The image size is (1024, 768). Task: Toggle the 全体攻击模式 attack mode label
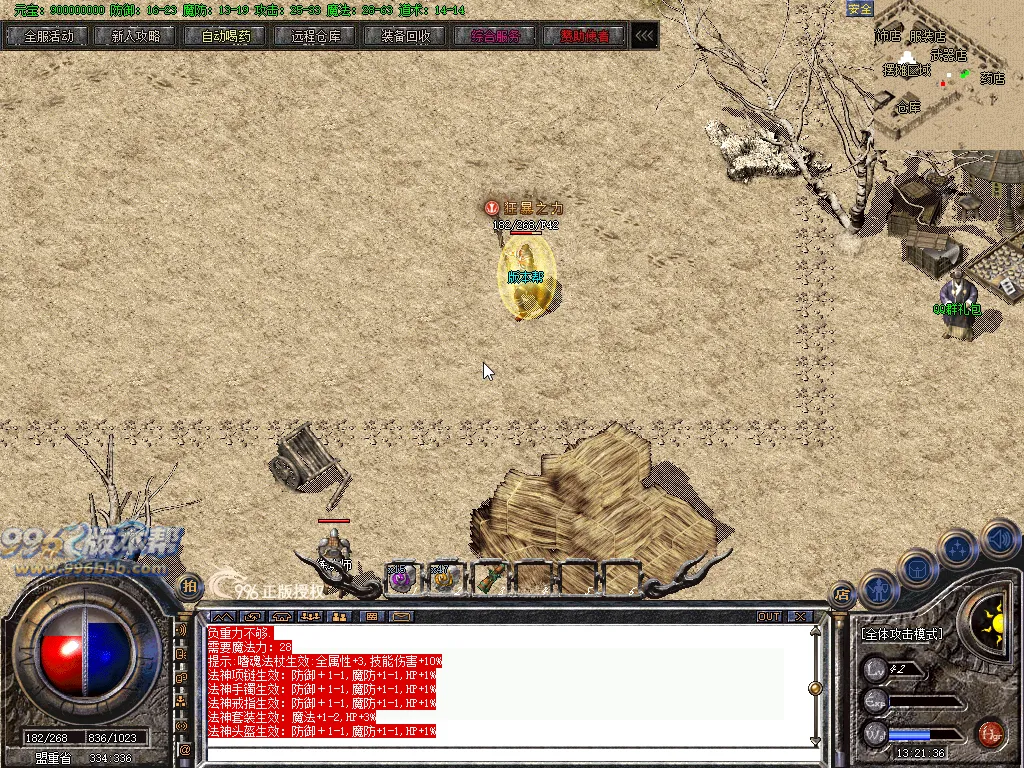coord(902,634)
